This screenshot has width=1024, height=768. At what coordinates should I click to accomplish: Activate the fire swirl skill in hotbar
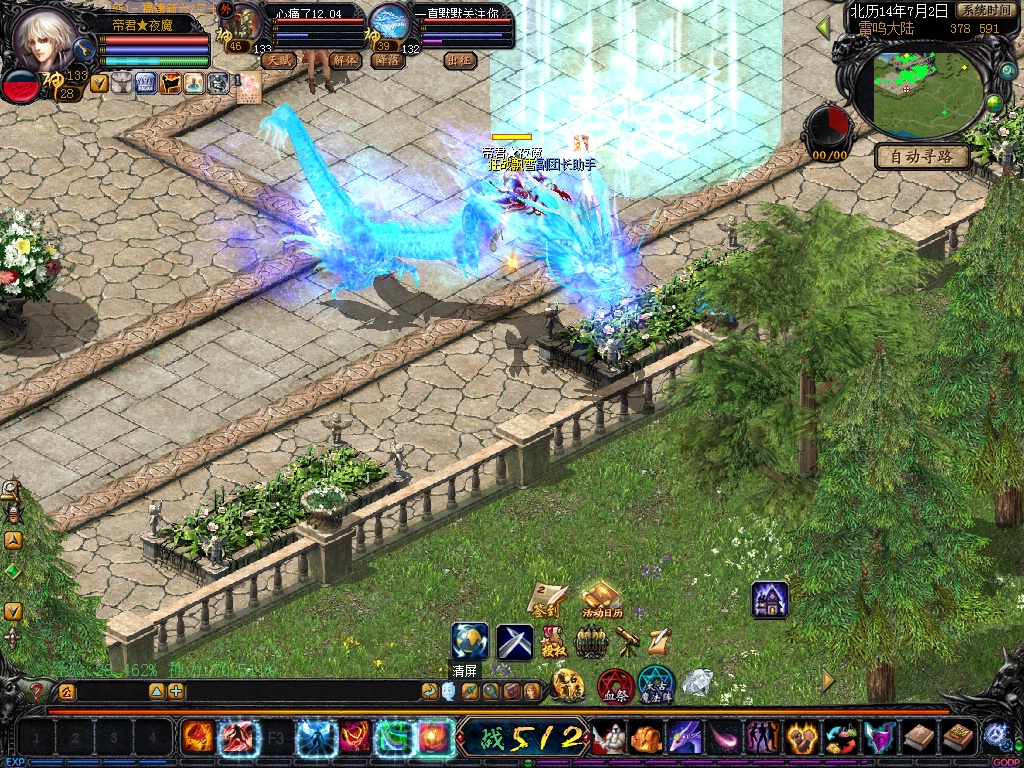click(197, 738)
